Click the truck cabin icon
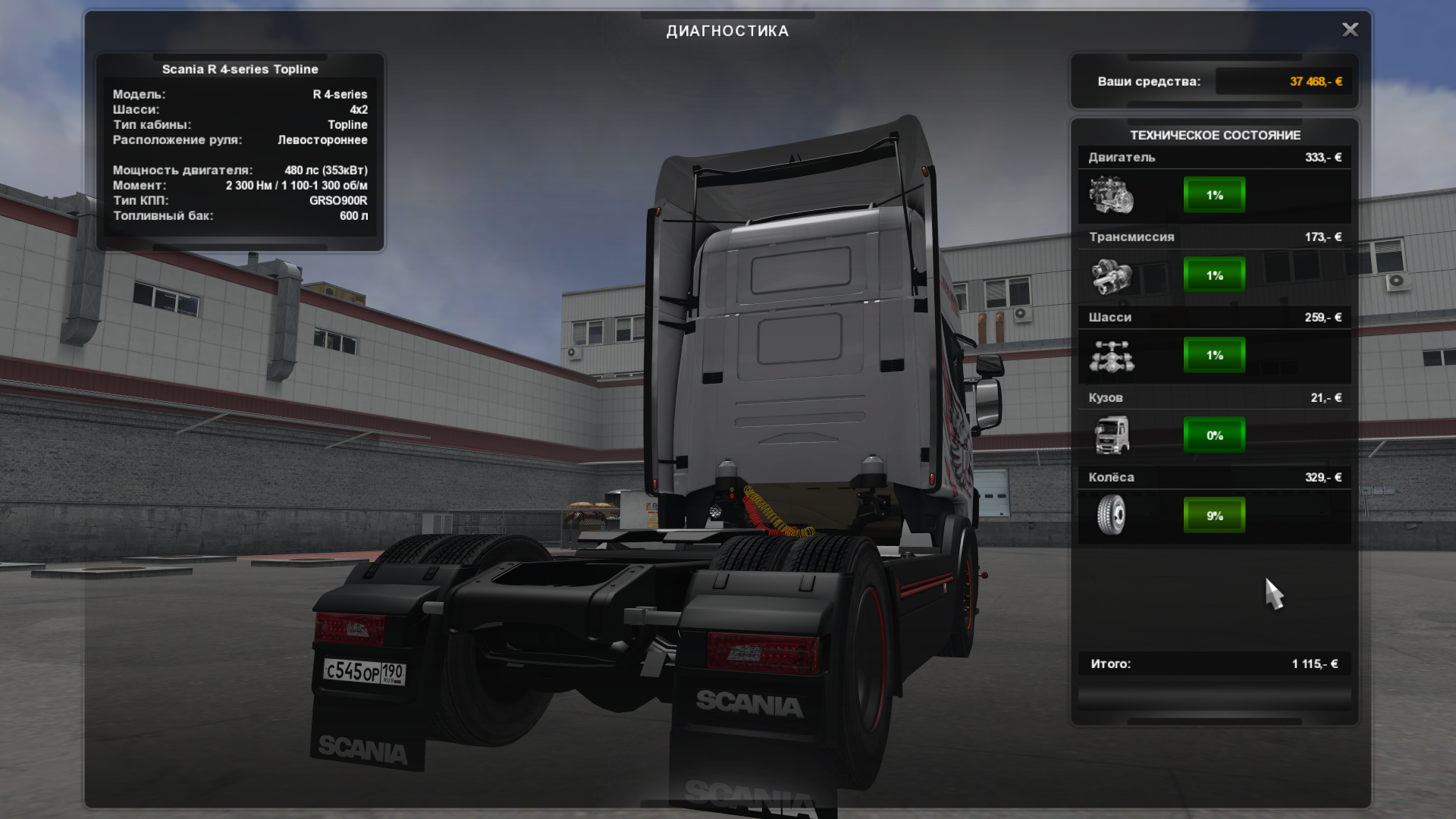 [x=1111, y=435]
